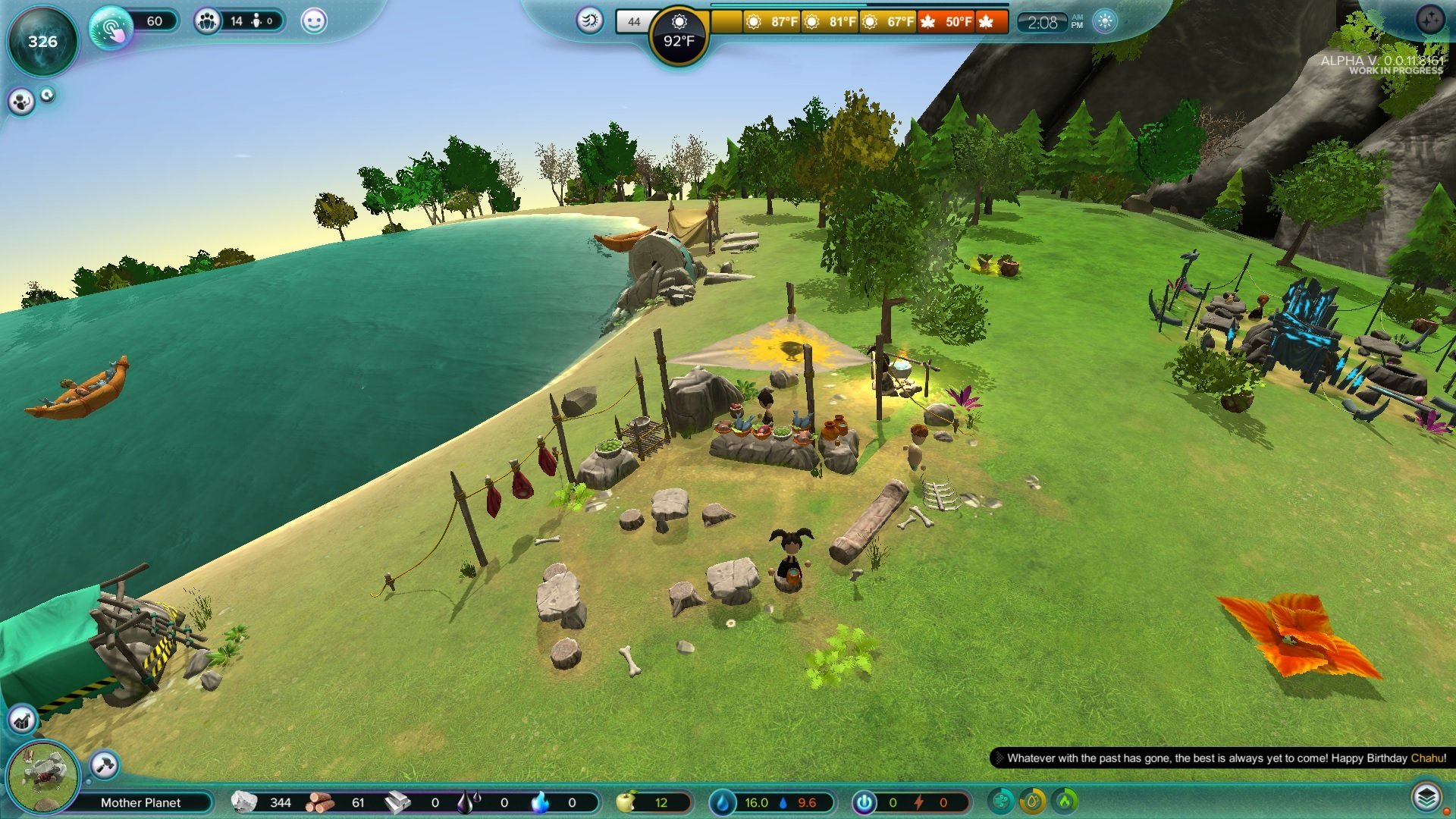Open the statistics chart button
1456x819 pixels.
click(22, 720)
